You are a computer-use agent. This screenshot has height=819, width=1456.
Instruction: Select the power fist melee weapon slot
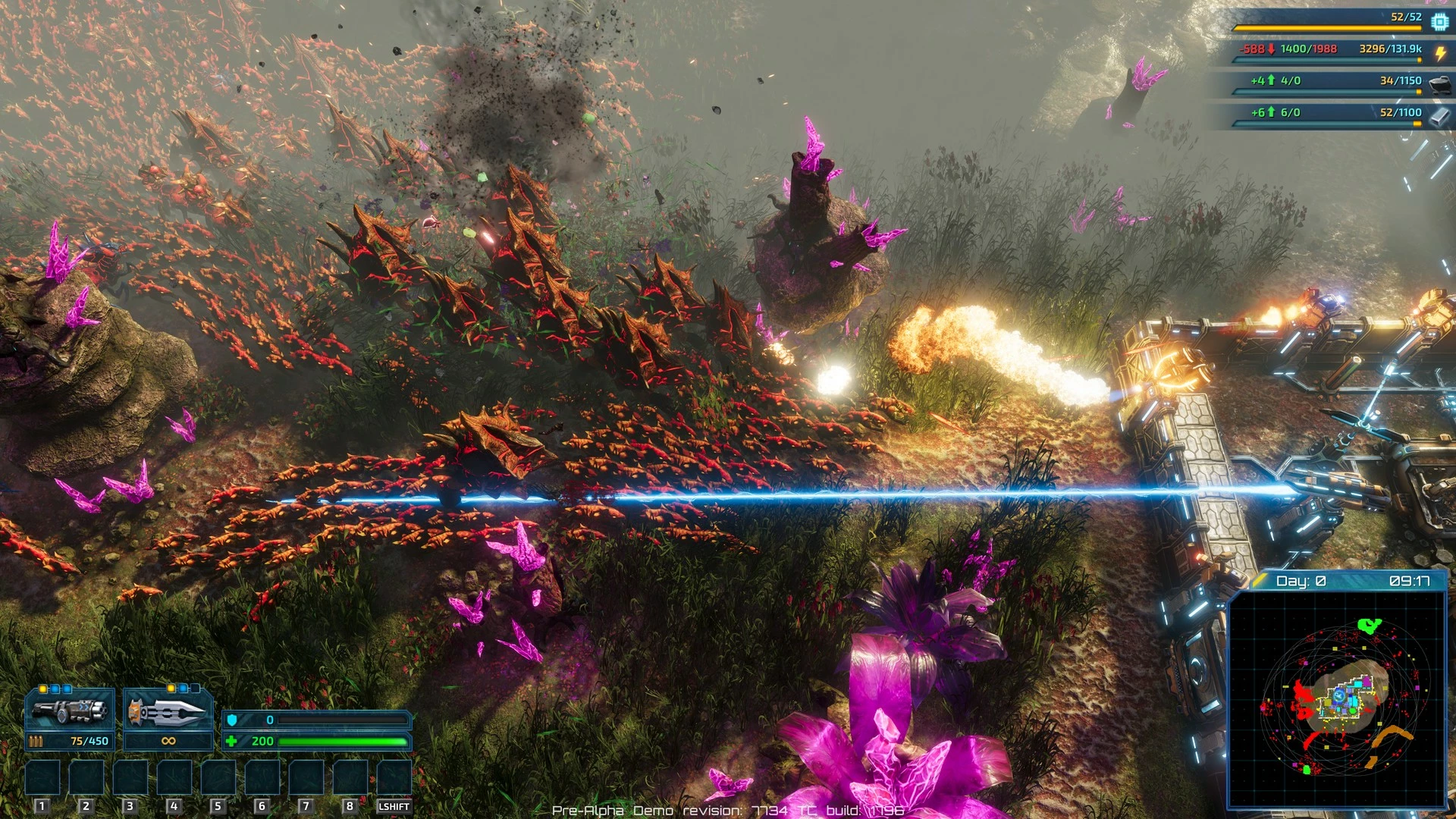pos(168,711)
